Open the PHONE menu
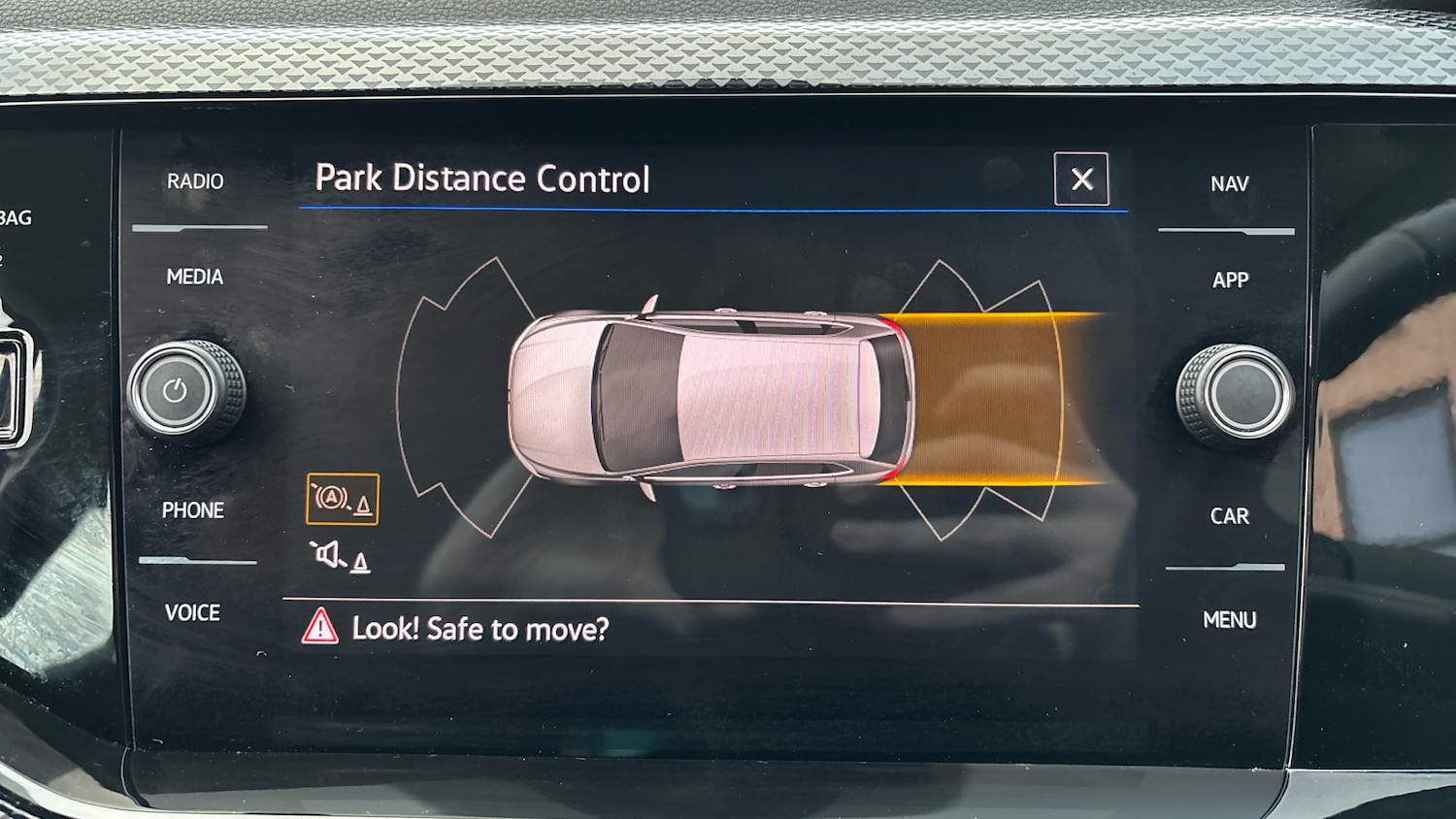1456x819 pixels. click(193, 510)
